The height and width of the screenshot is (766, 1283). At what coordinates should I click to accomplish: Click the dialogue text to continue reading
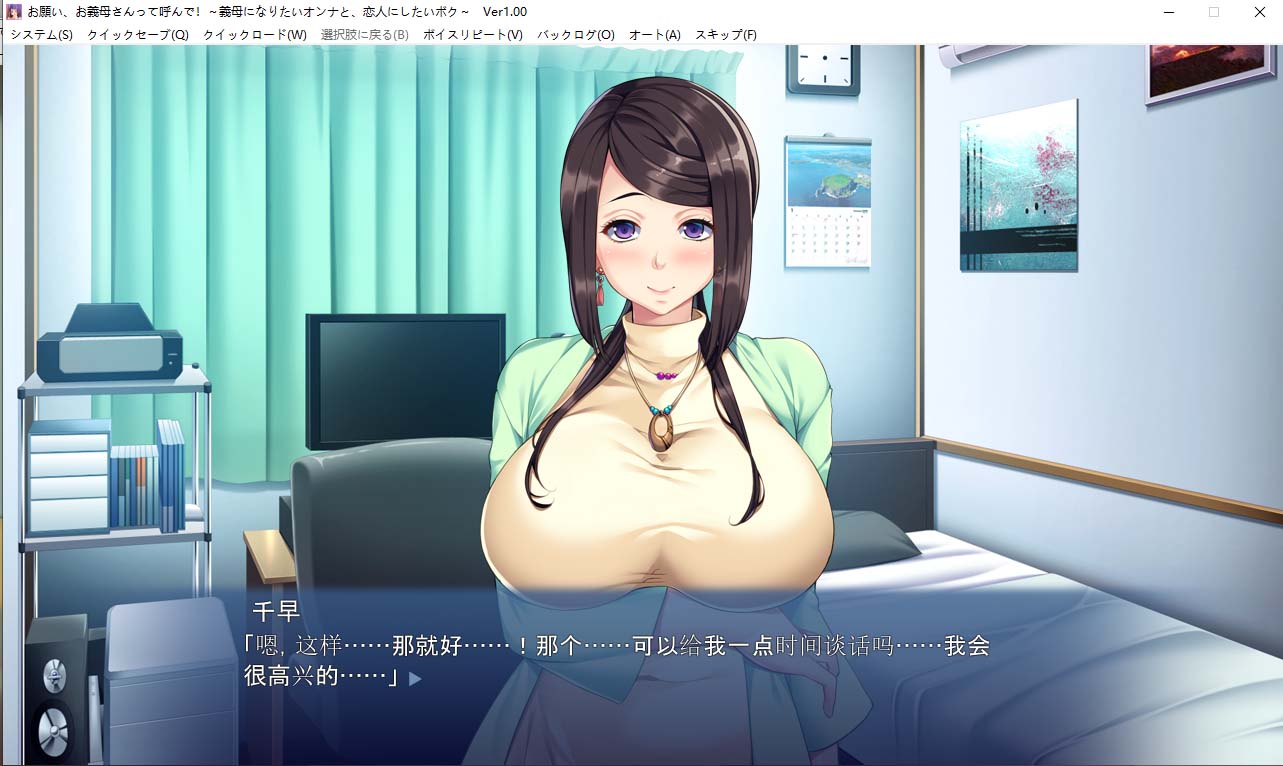pos(600,648)
